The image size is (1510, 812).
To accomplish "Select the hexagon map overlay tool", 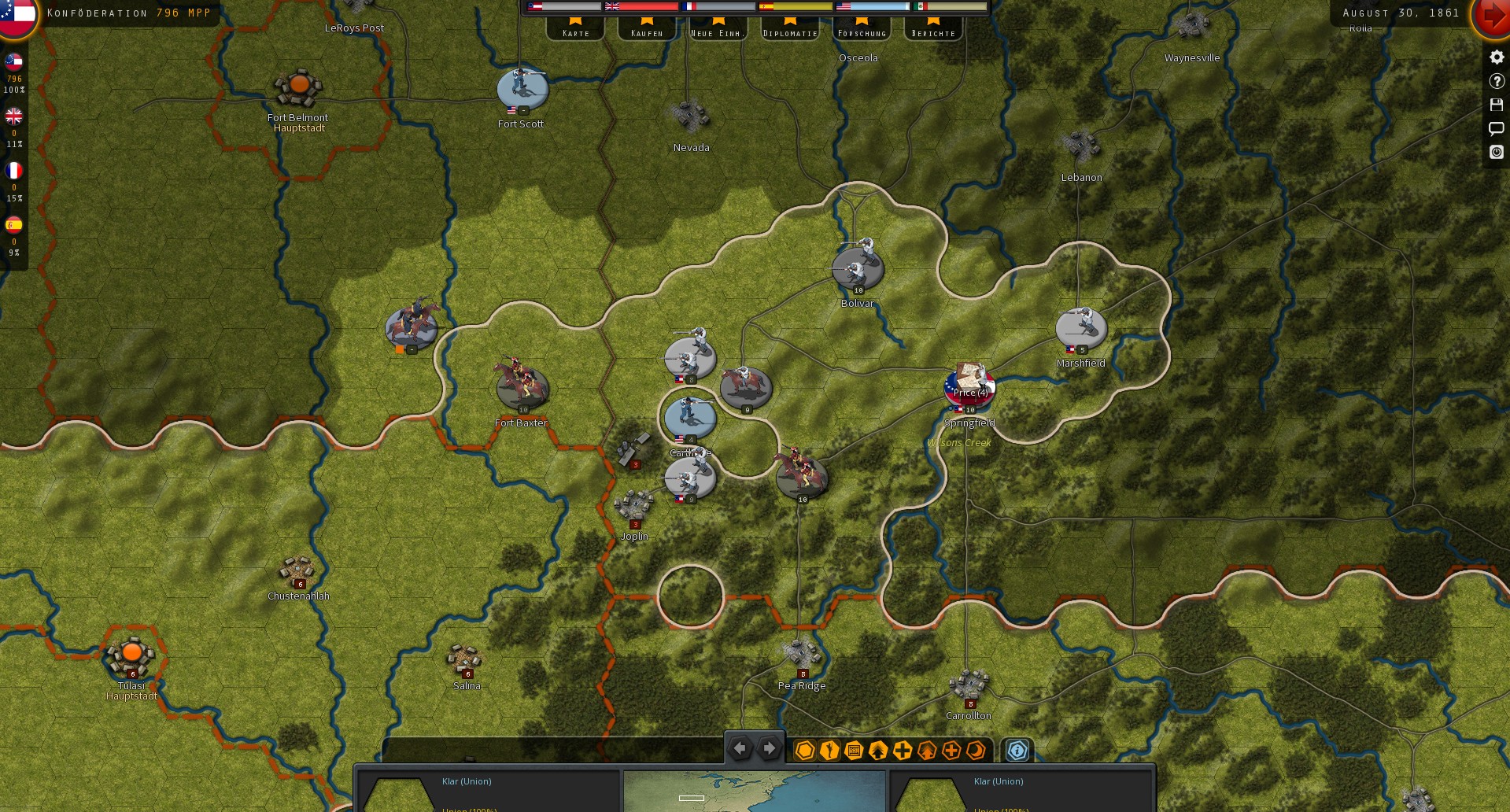I will coord(805,751).
